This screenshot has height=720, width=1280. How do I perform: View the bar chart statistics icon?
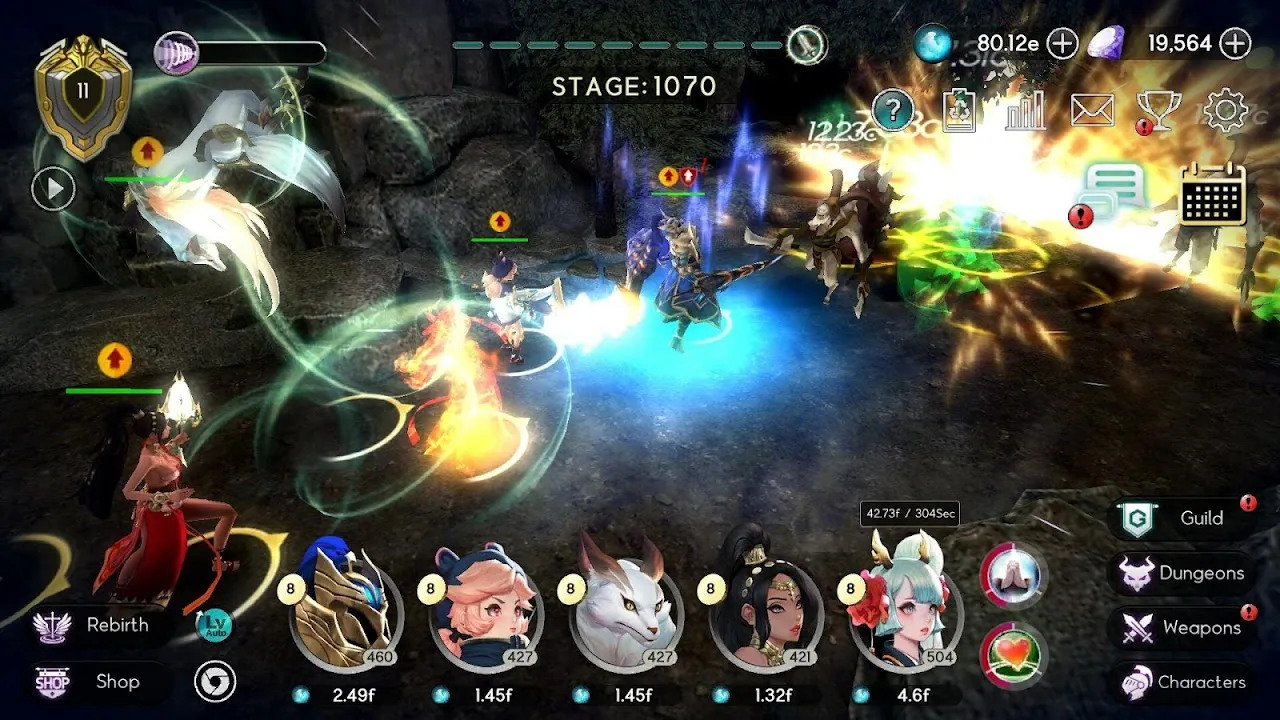point(1026,110)
